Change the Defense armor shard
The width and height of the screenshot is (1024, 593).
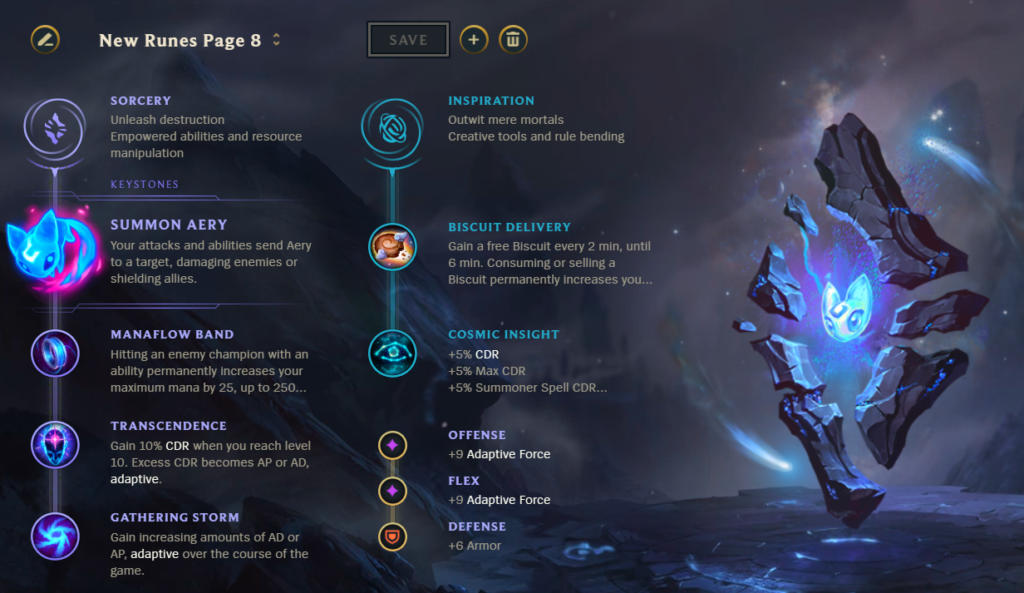392,537
